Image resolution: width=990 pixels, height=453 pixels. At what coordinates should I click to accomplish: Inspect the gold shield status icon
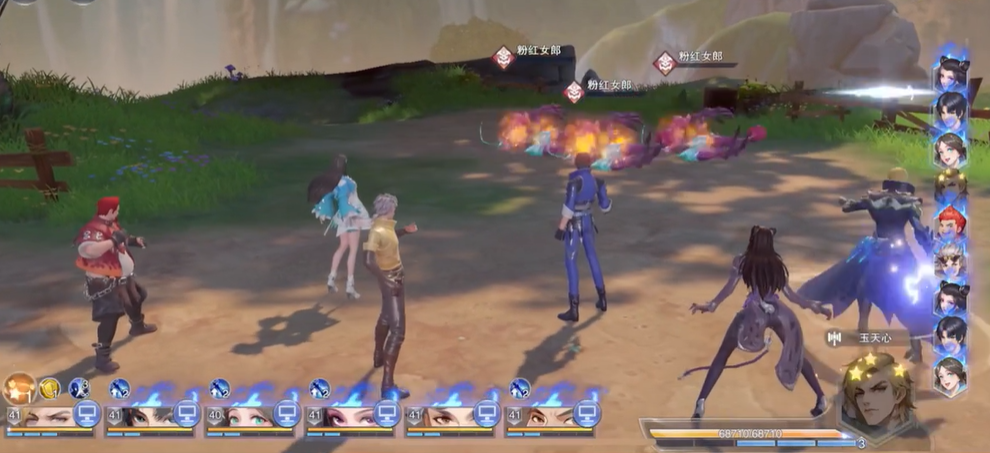(49, 388)
